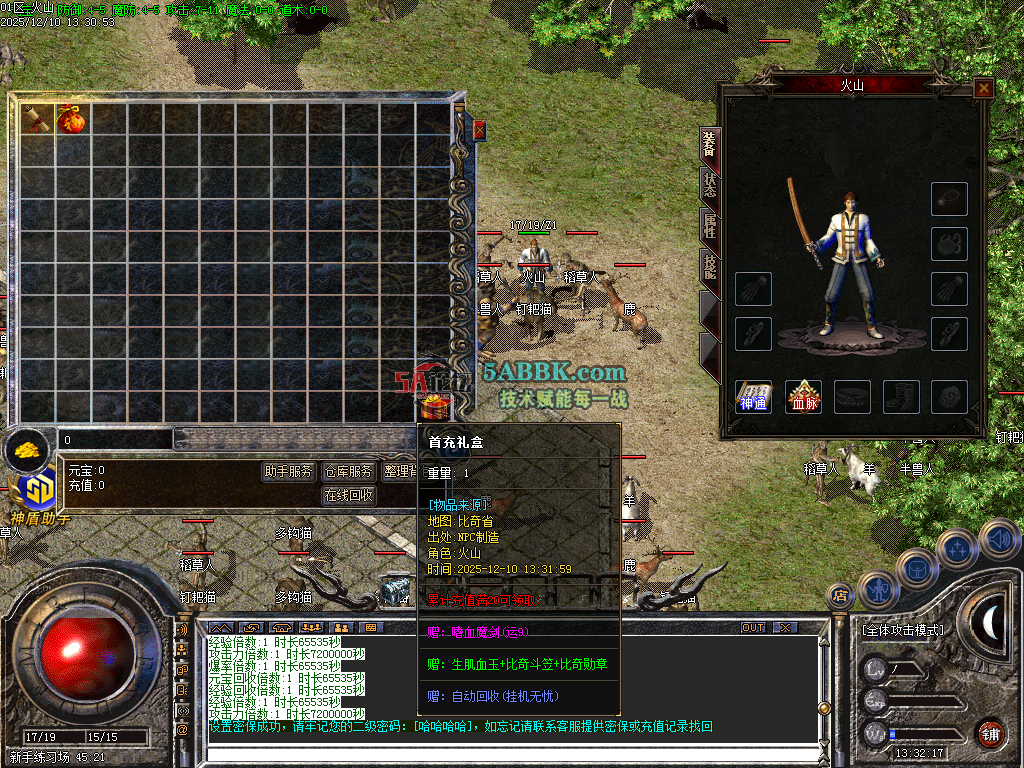Open 仓库服务 warehouse service
The width and height of the screenshot is (1024, 768).
pyautogui.click(x=347, y=472)
